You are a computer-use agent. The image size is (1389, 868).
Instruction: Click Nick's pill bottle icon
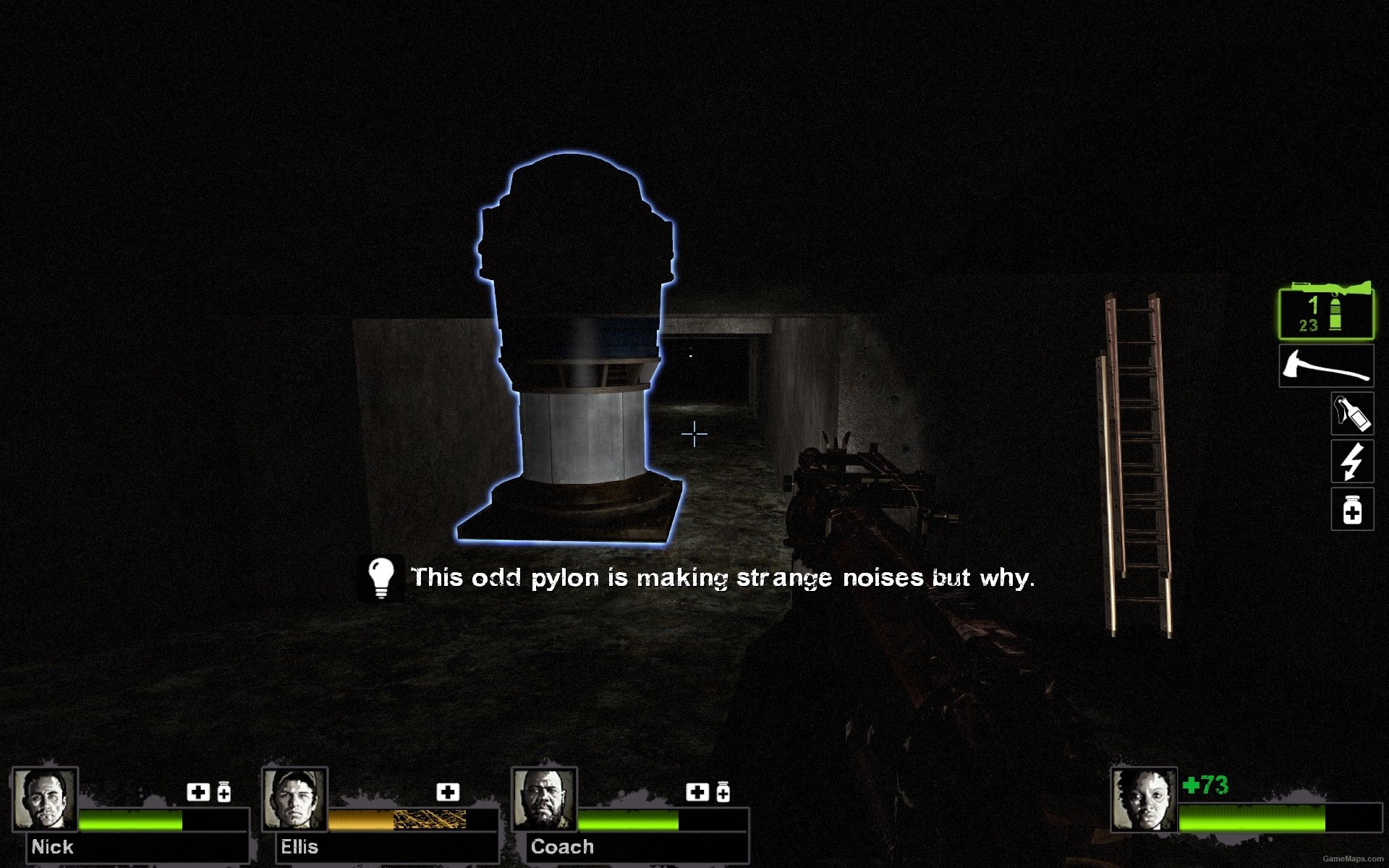click(x=224, y=793)
